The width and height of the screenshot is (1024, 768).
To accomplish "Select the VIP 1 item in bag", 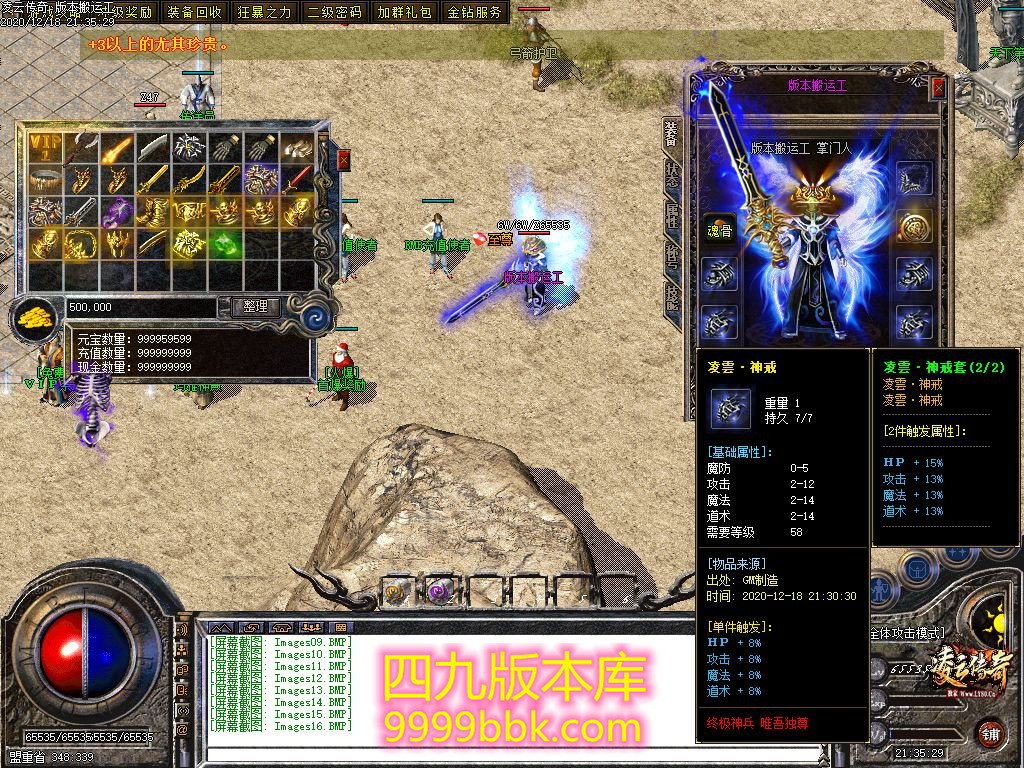I will [45, 147].
